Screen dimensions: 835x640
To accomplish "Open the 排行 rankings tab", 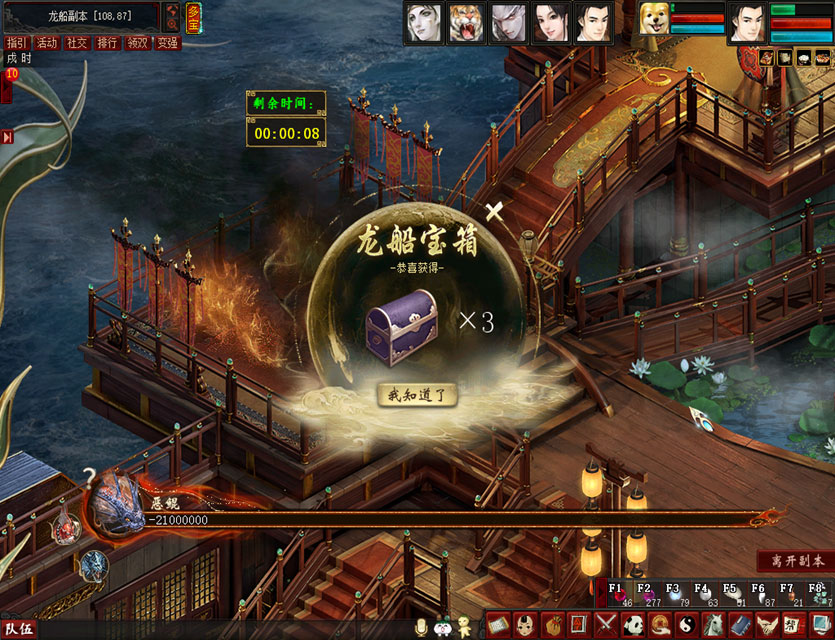I will (x=107, y=43).
